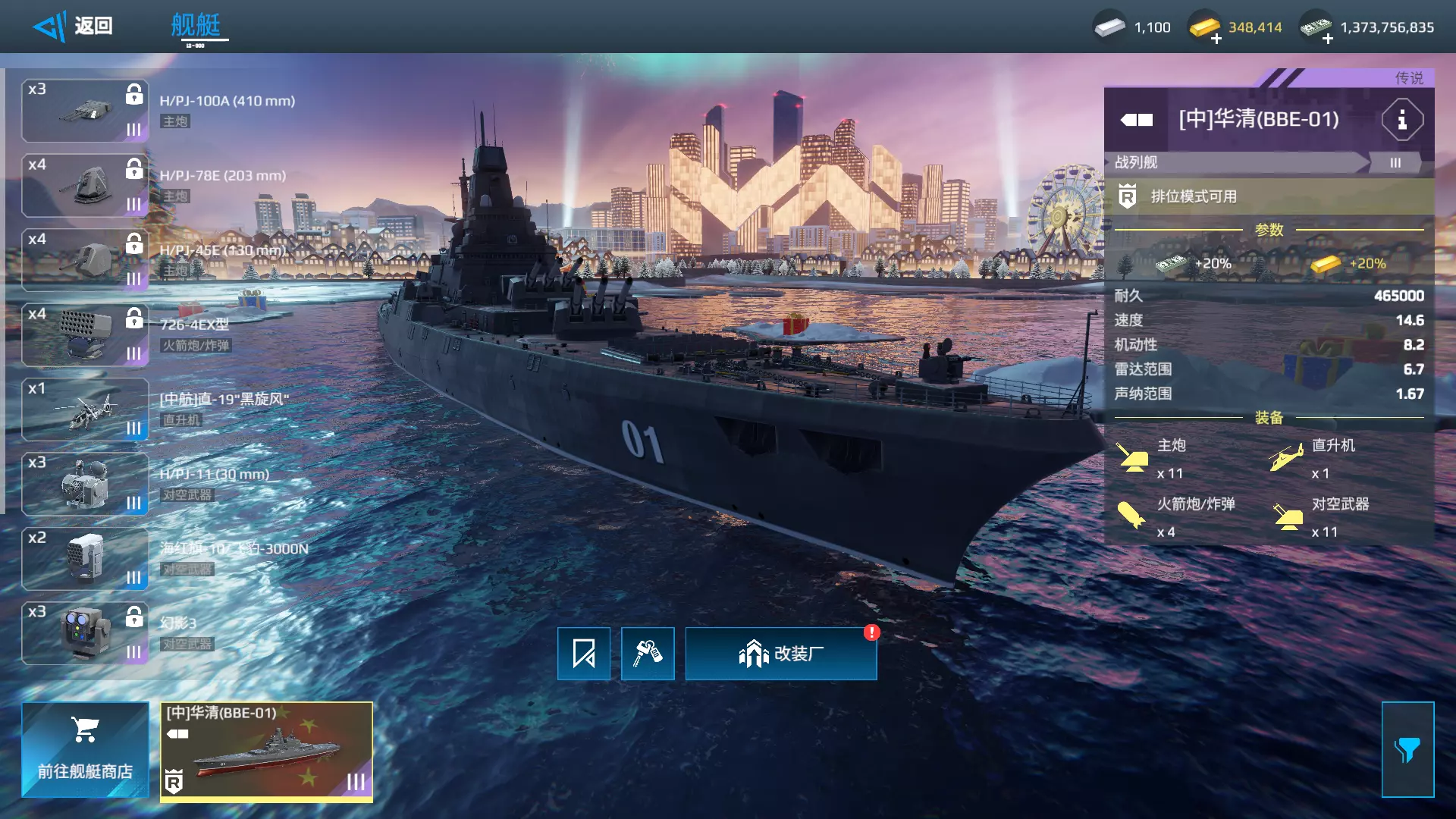Screen dimensions: 1456x819
Task: Select the H/PJ-100A 410 mm main gun slot
Action: tap(85, 111)
